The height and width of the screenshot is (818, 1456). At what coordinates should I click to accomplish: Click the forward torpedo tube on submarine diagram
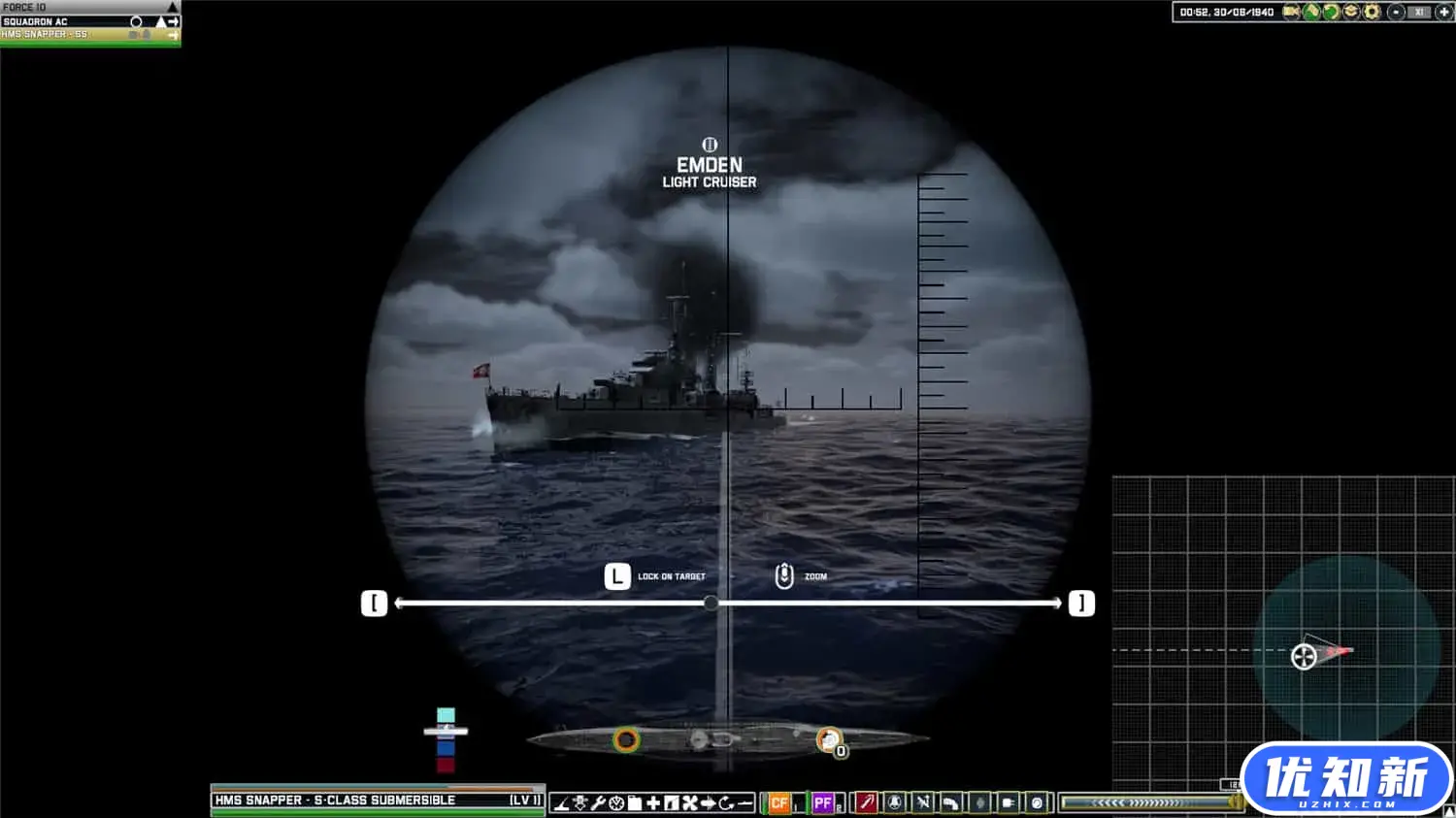(x=626, y=739)
